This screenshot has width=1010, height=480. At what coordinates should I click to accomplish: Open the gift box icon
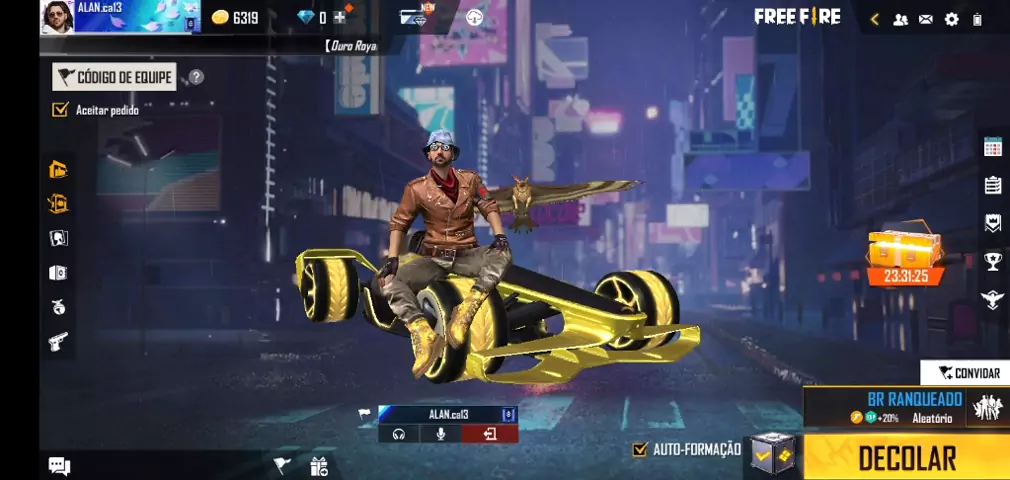point(319,465)
